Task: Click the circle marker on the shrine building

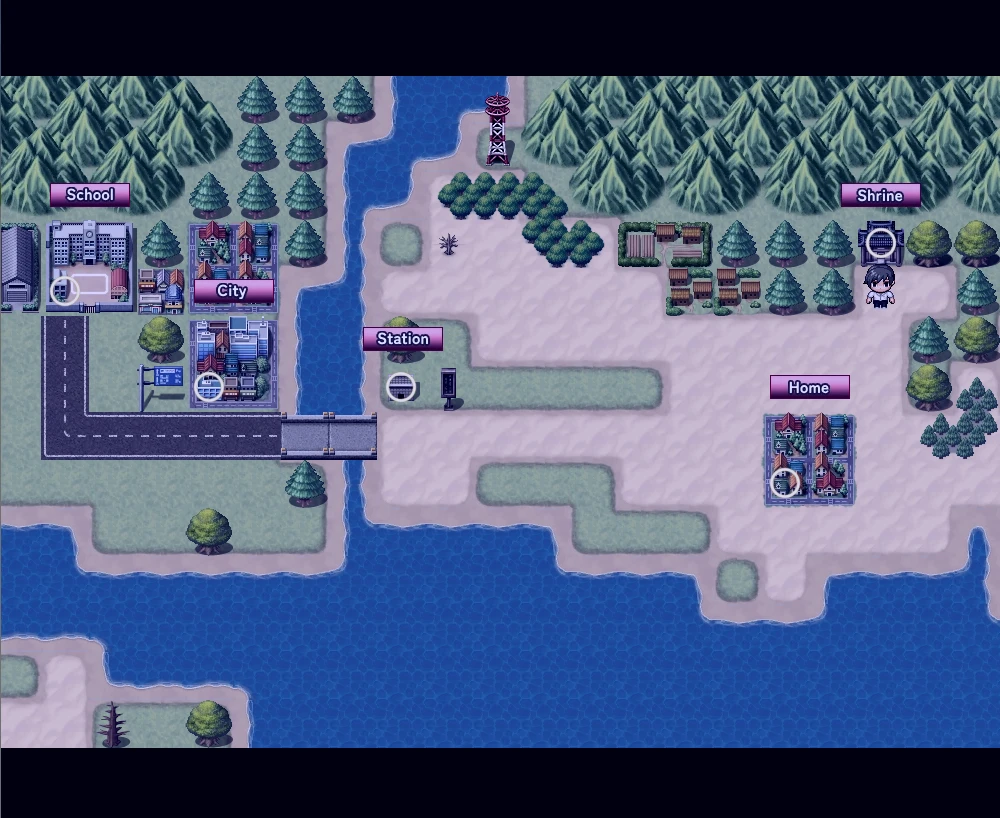Action: pyautogui.click(x=880, y=242)
